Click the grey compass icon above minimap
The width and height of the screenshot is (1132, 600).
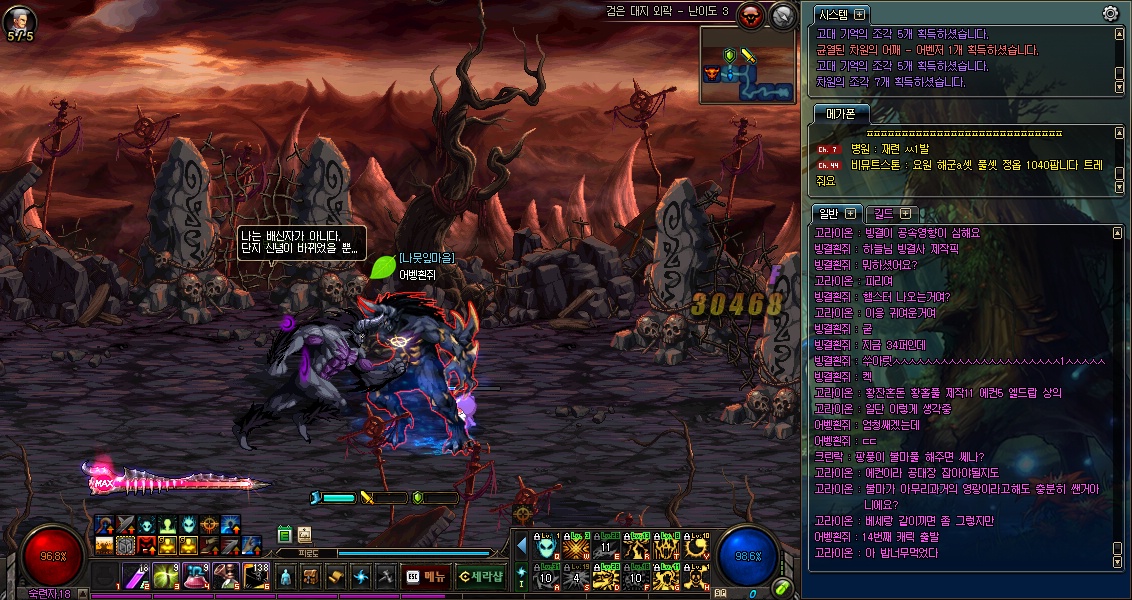pyautogui.click(x=783, y=15)
